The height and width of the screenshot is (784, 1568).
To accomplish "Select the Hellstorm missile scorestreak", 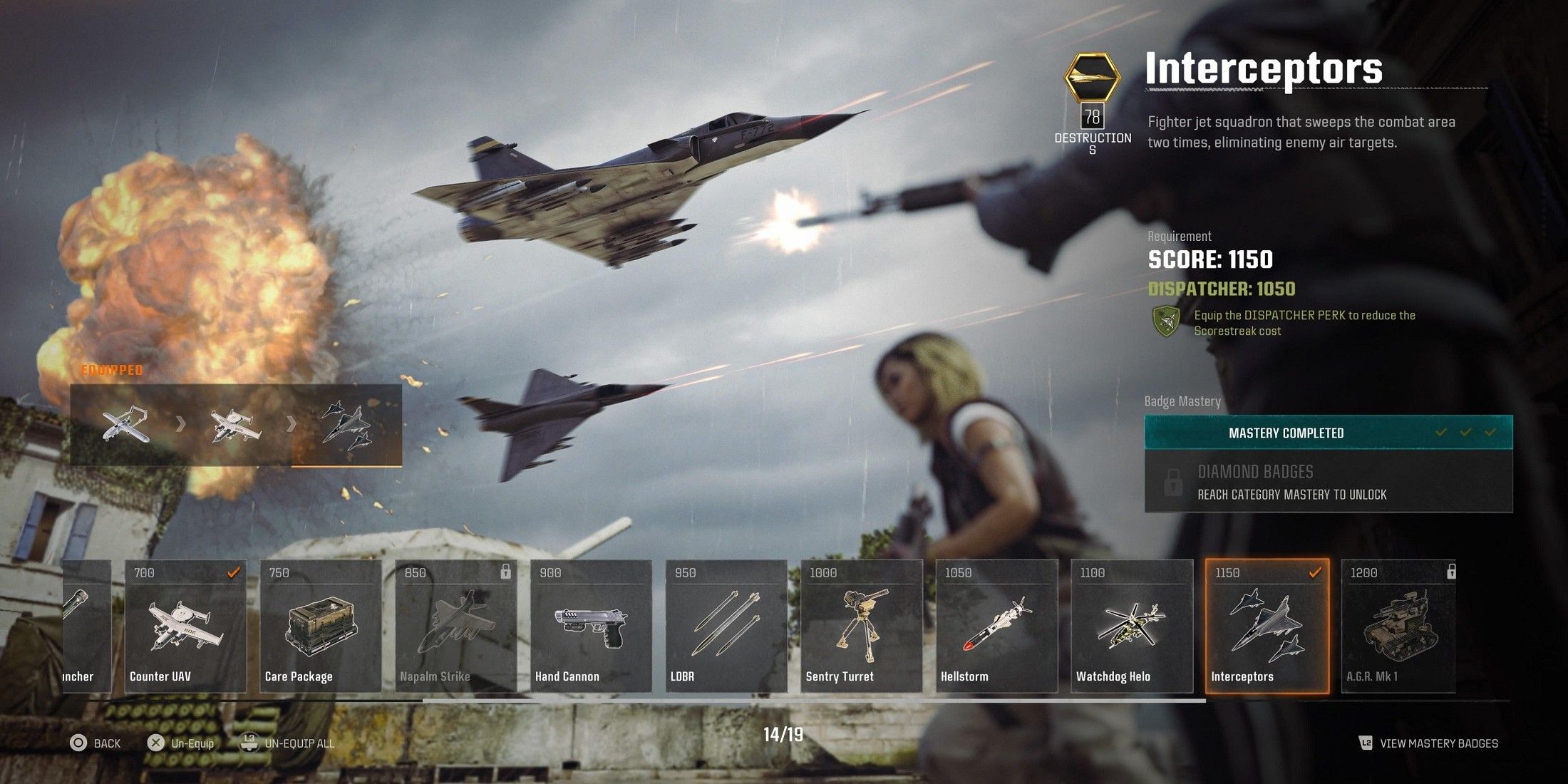I will [x=996, y=626].
